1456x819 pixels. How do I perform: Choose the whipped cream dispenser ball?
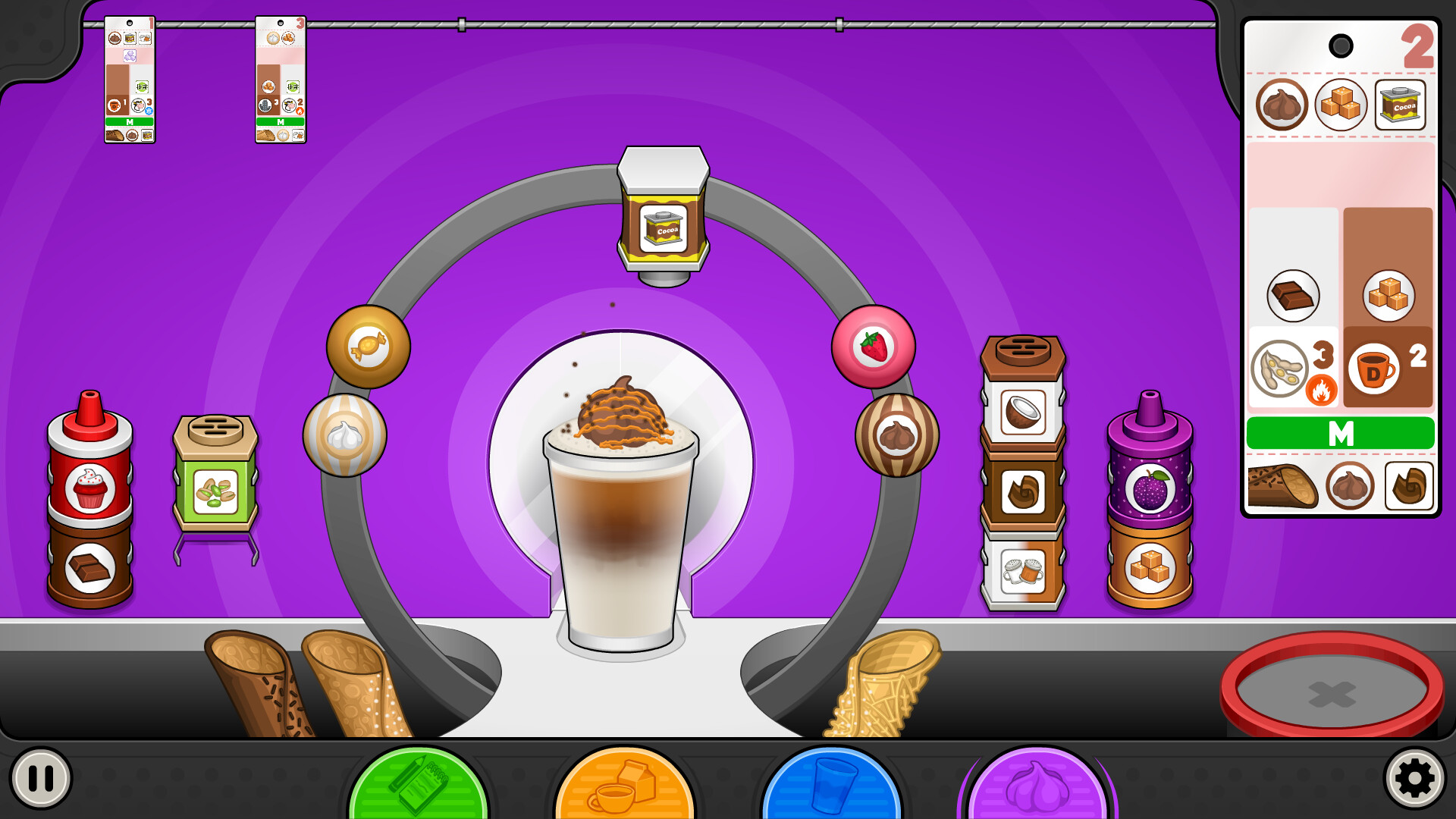[345, 435]
